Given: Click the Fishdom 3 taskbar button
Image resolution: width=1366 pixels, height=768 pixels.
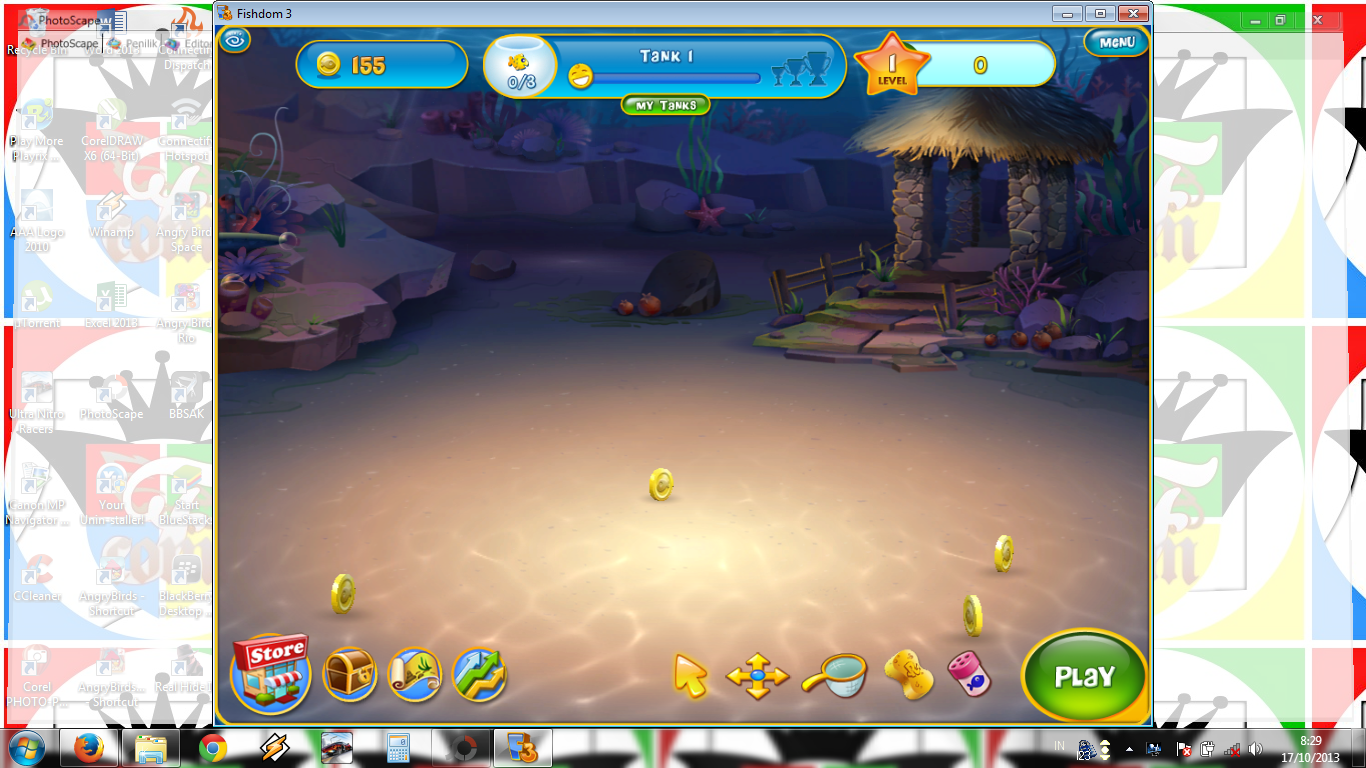Looking at the screenshot, I should pyautogui.click(x=520, y=748).
